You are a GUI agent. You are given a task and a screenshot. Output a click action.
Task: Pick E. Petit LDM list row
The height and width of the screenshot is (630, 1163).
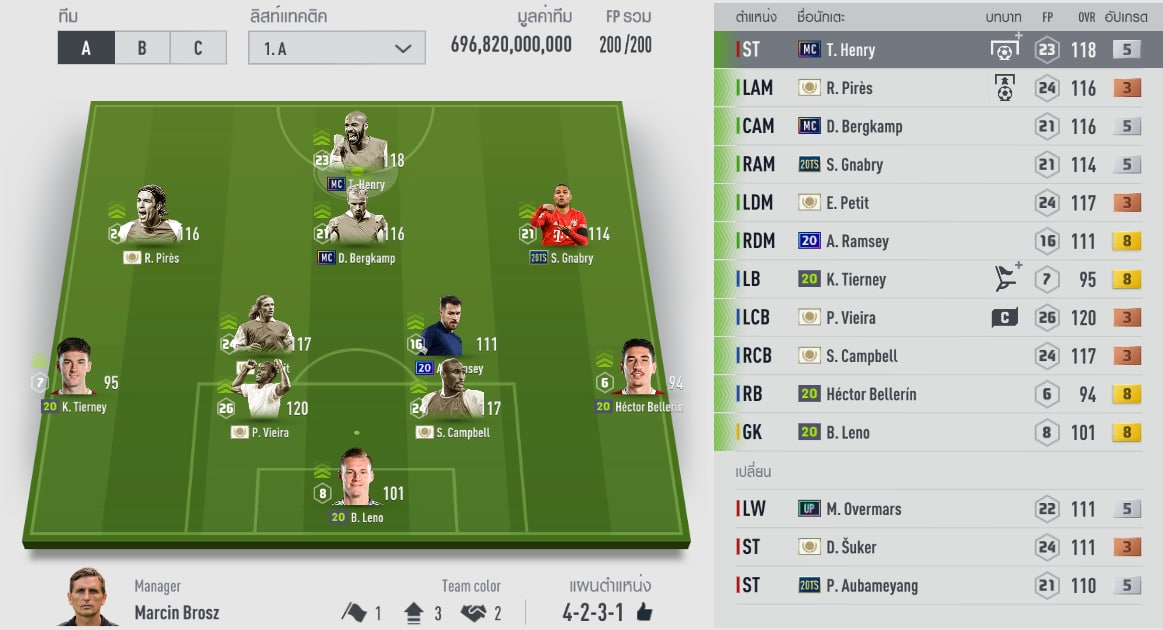click(938, 203)
